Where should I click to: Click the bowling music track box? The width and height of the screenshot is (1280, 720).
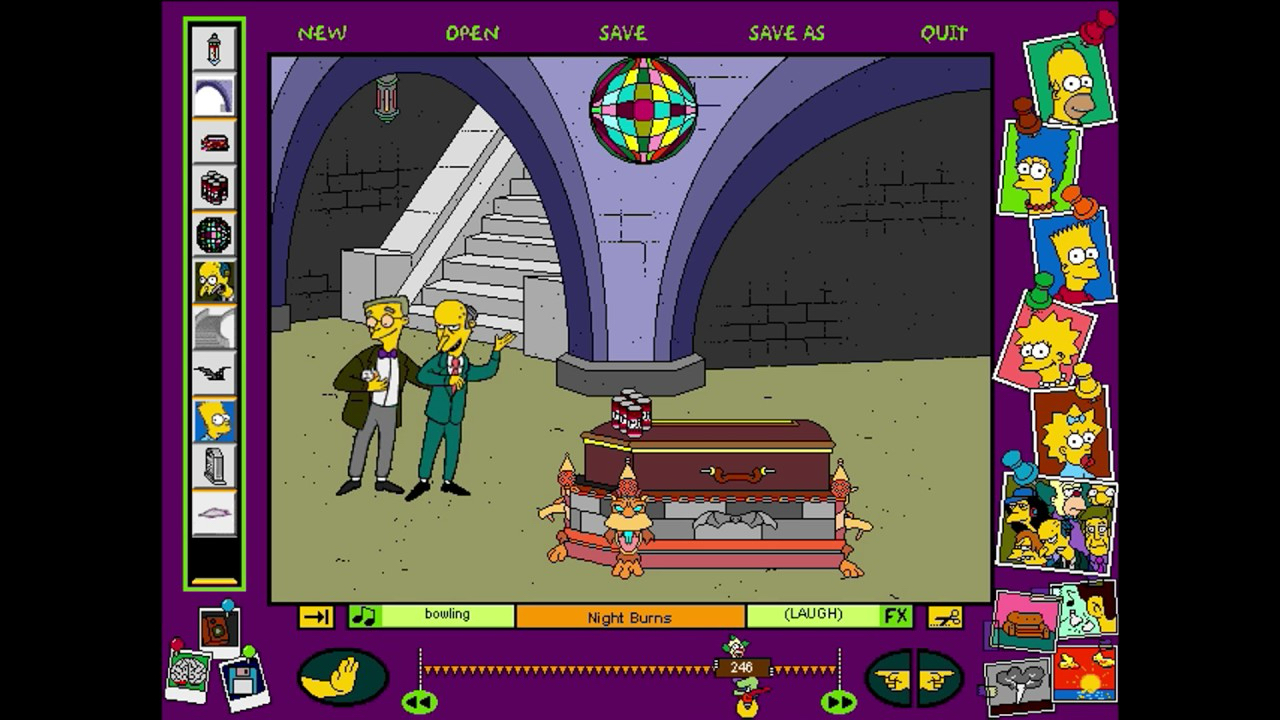coord(446,616)
